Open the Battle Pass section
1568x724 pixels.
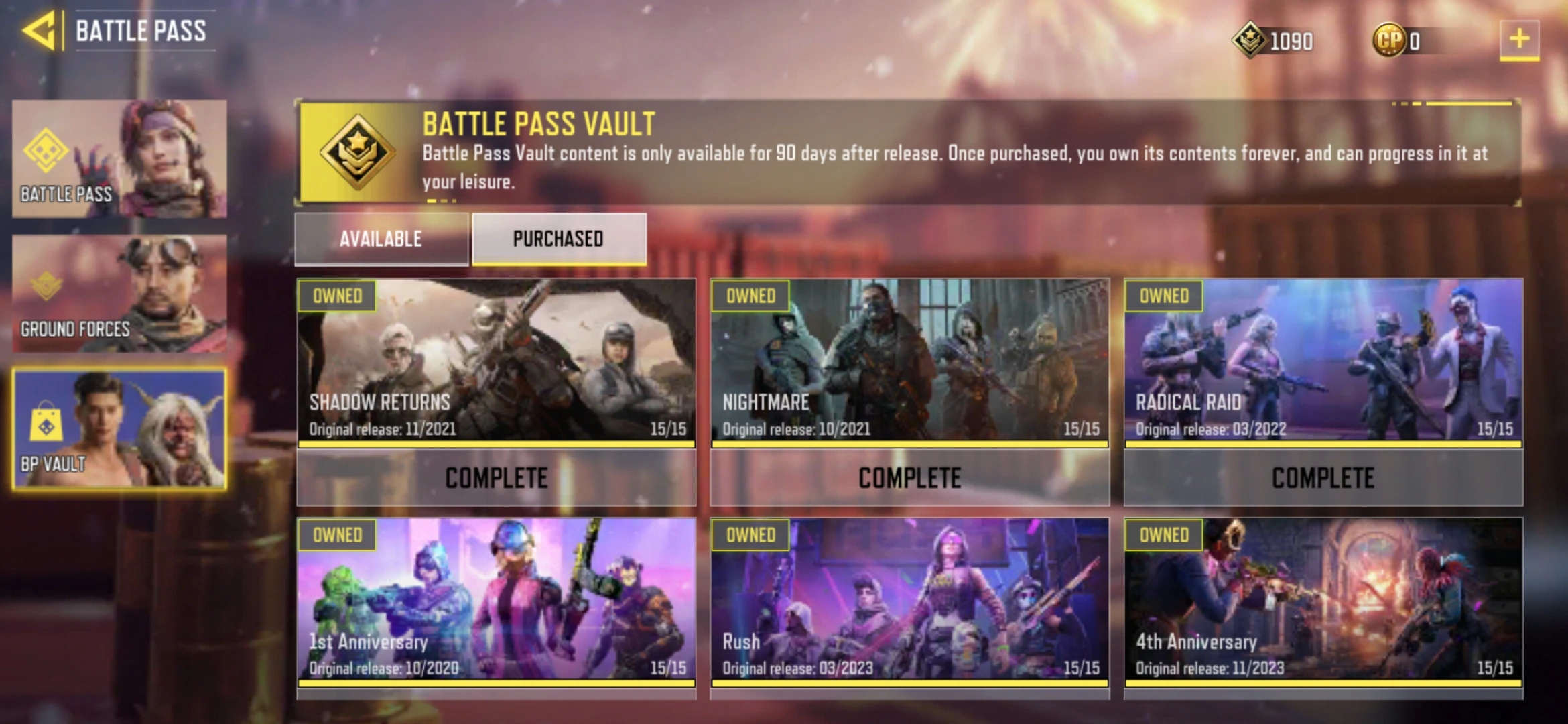(119, 159)
